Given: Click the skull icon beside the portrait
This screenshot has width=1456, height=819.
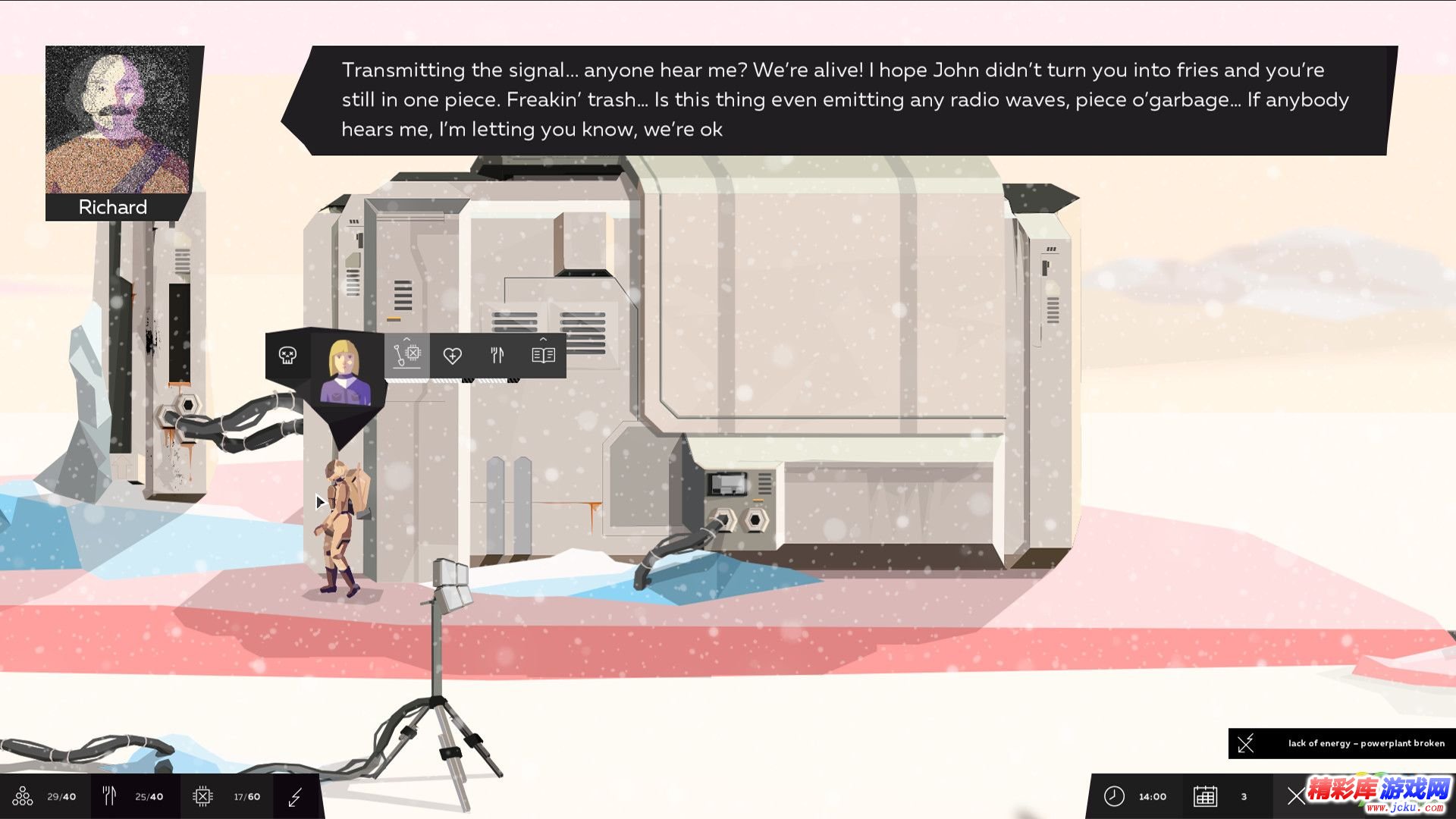Looking at the screenshot, I should pos(287,355).
